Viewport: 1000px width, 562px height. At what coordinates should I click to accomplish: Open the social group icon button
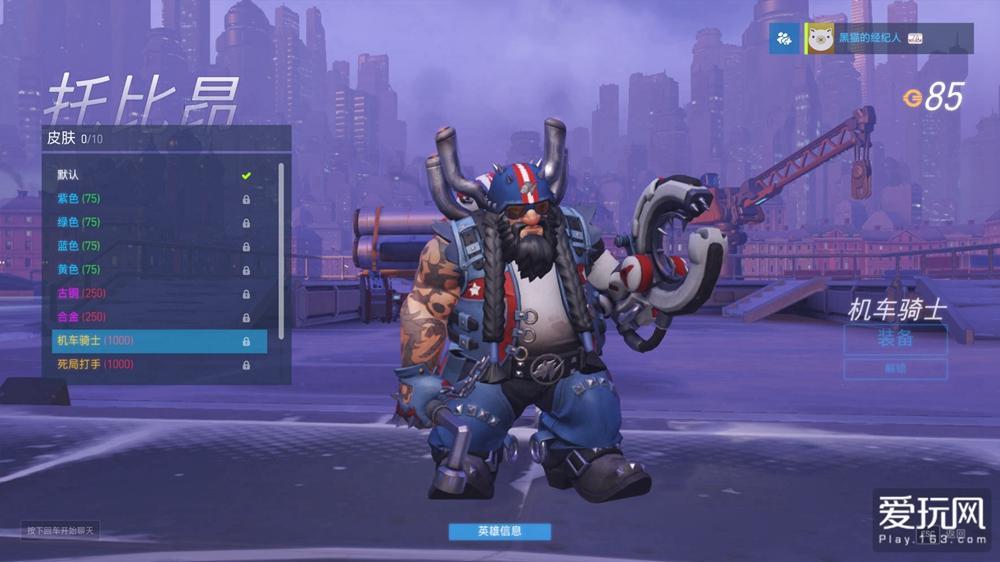(x=785, y=39)
